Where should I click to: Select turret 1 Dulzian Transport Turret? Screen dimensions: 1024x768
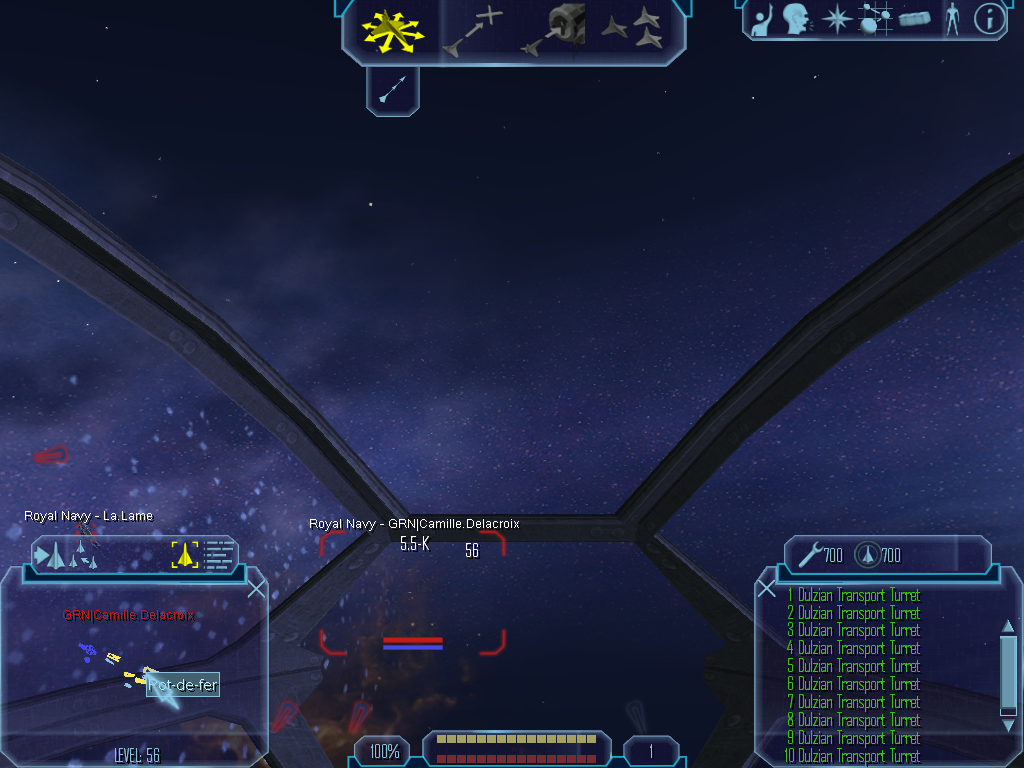tap(853, 596)
